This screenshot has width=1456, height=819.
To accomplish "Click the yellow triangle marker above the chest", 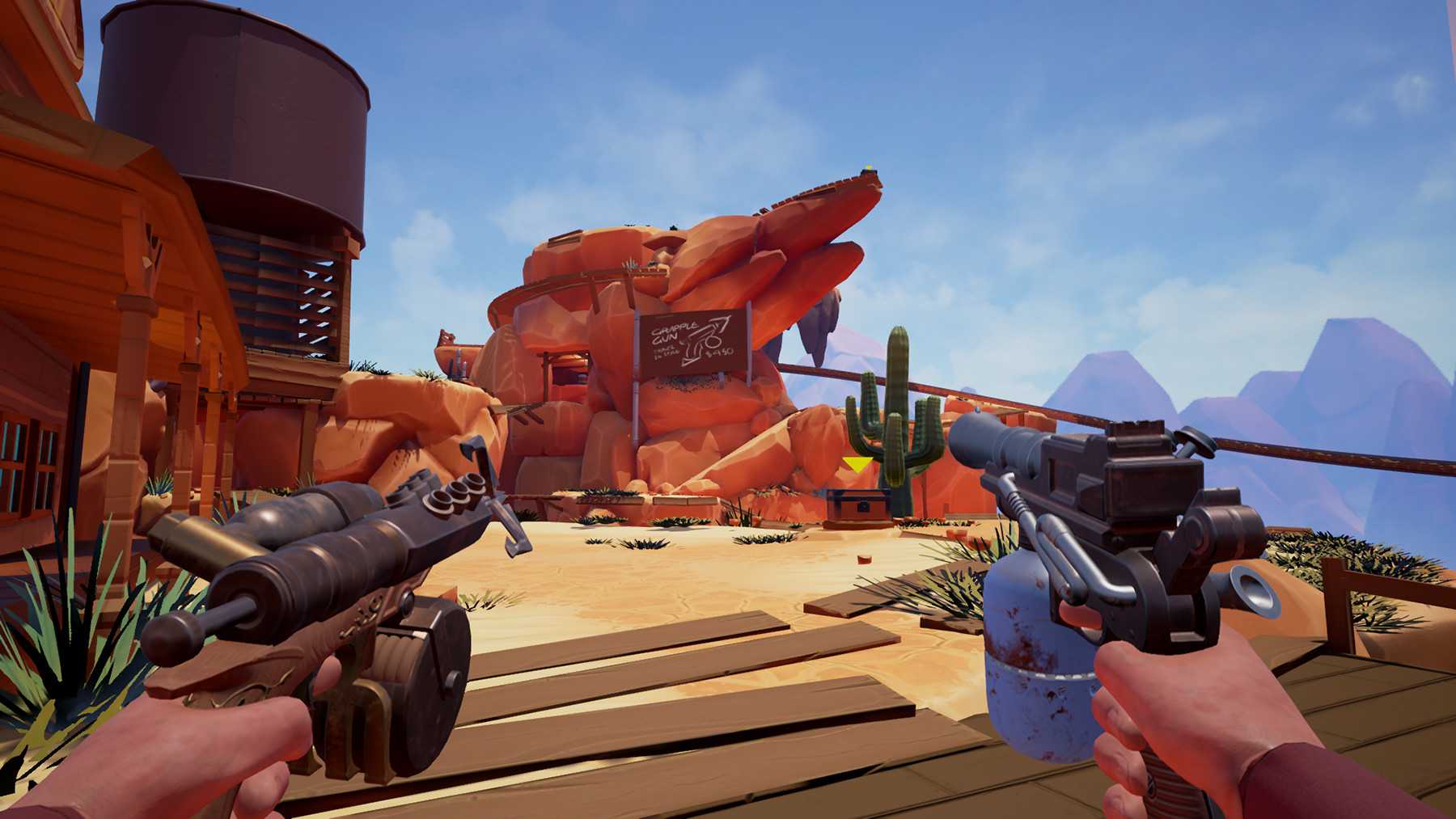I will (857, 464).
